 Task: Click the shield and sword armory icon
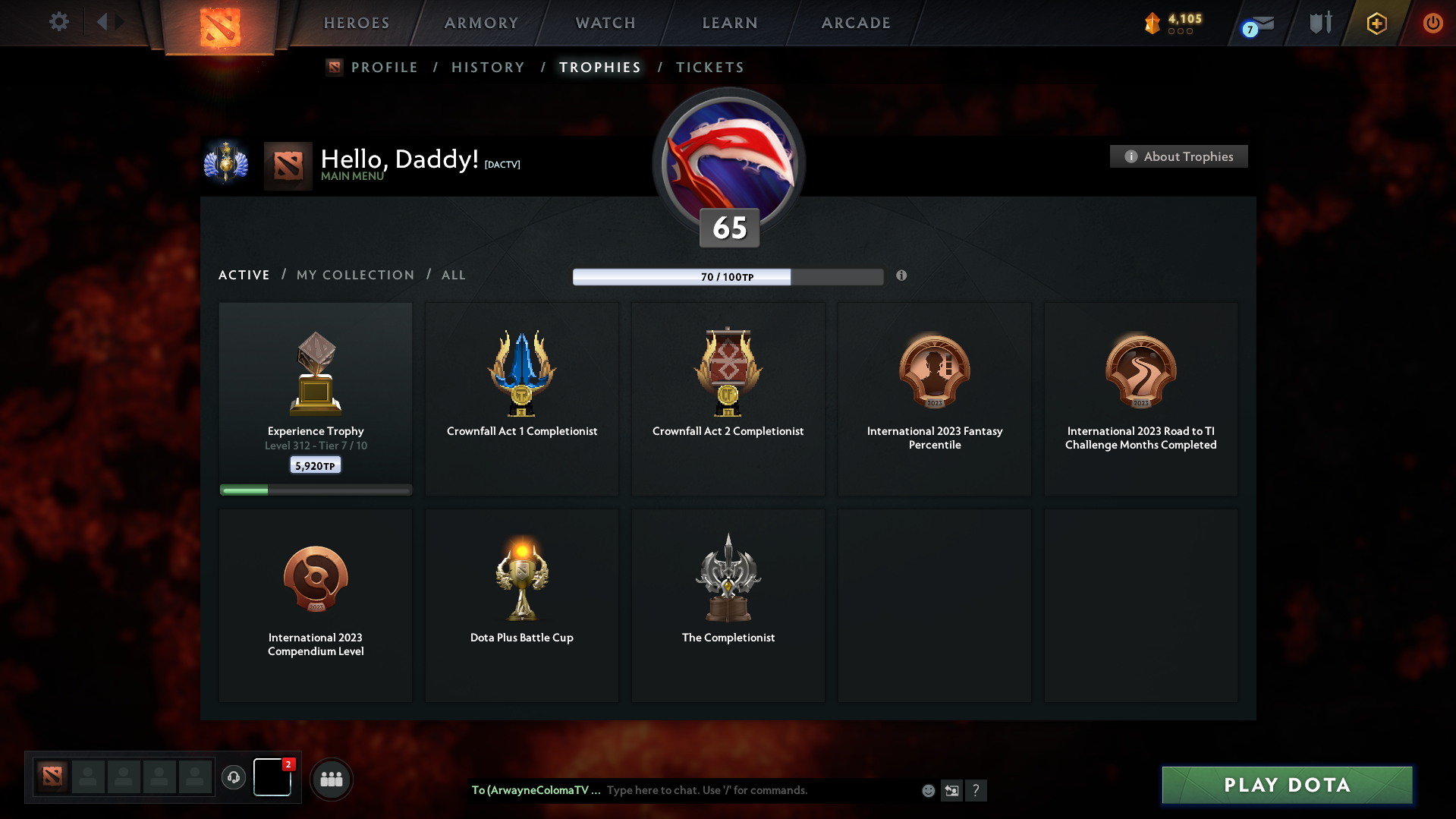(x=1319, y=23)
